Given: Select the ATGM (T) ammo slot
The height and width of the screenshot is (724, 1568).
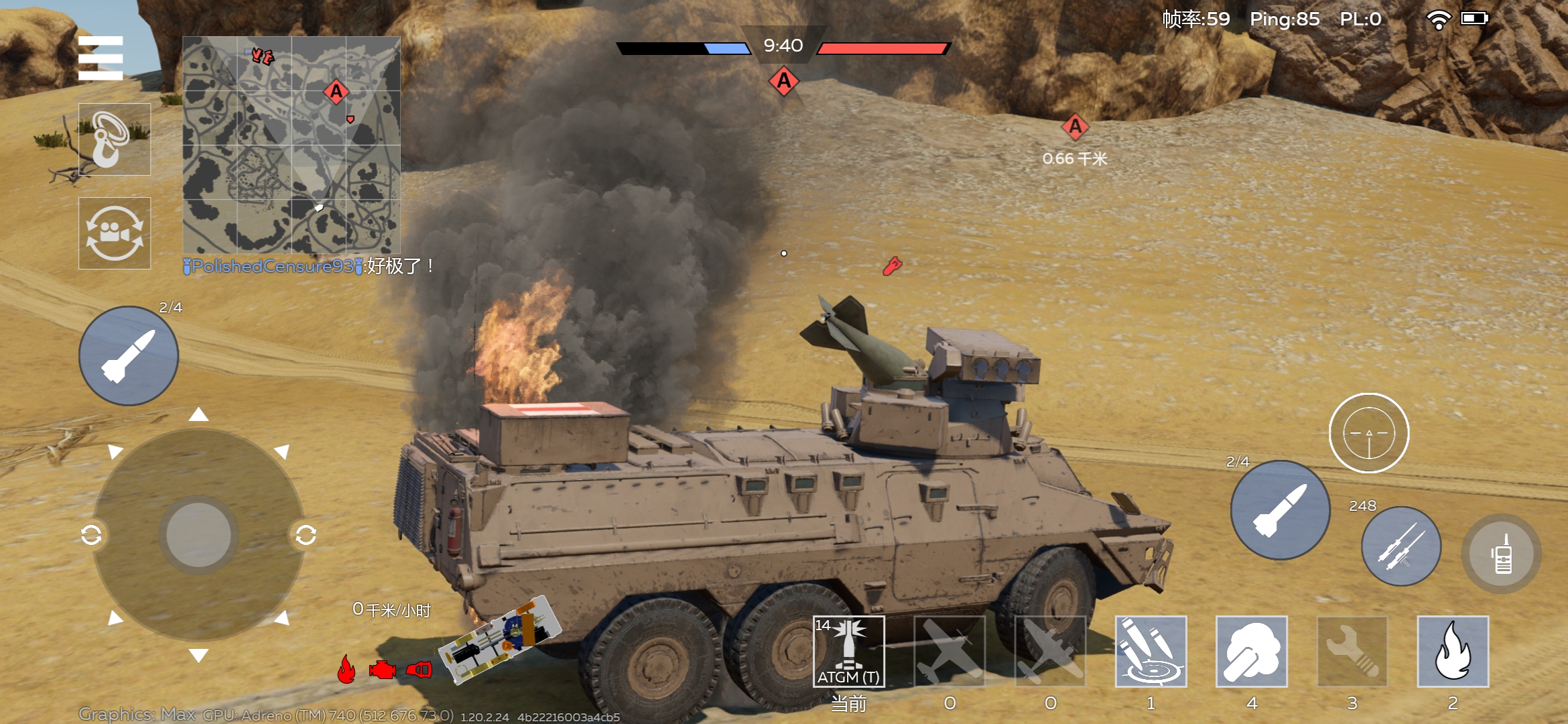Looking at the screenshot, I should [x=849, y=652].
